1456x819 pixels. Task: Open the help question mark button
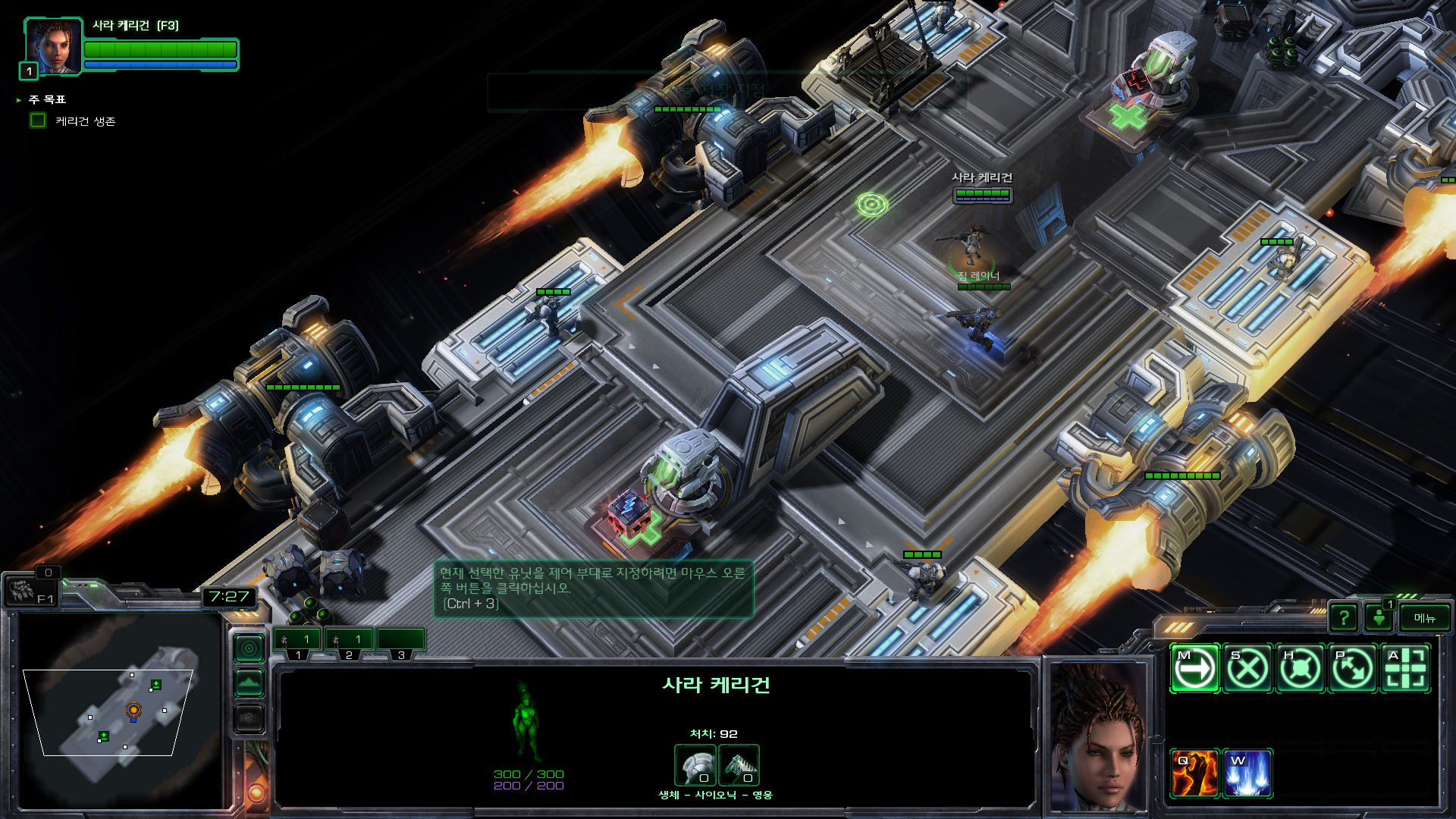tap(1343, 618)
